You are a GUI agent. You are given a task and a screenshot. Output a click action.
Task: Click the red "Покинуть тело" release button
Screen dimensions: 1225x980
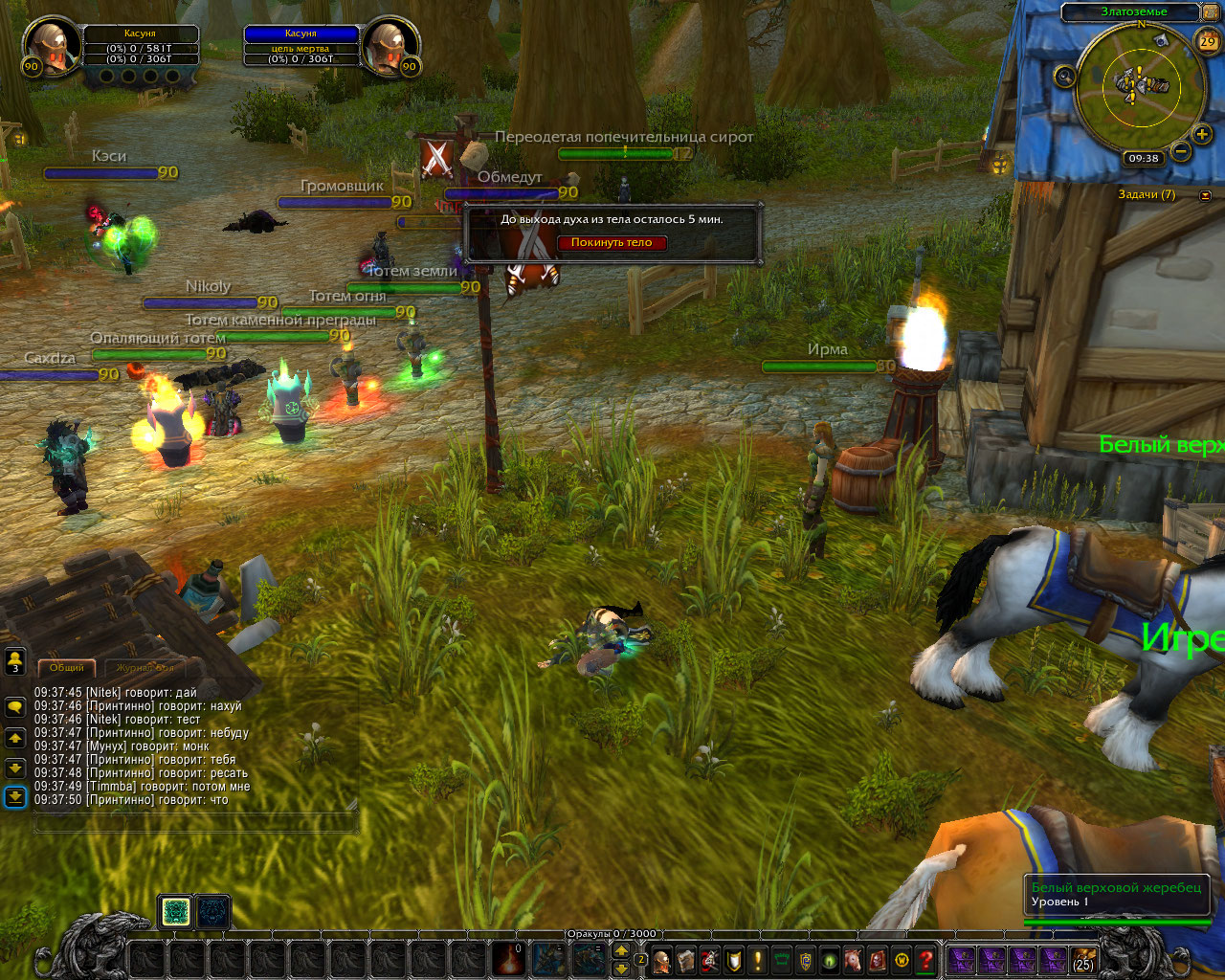coord(612,243)
